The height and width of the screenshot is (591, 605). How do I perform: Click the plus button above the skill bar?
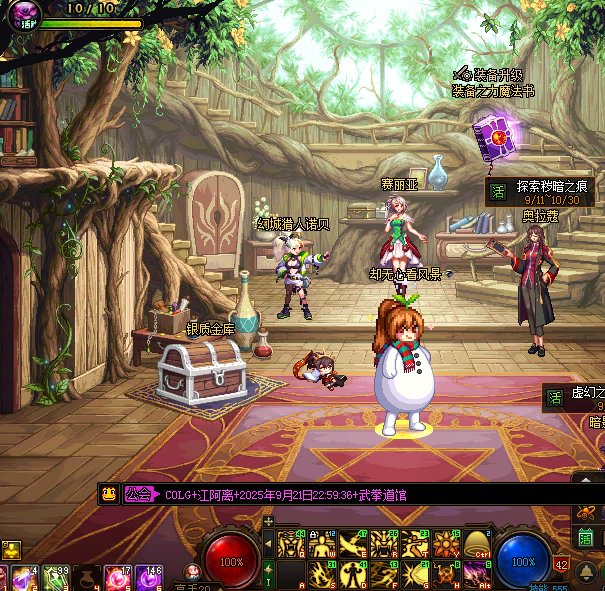click(x=268, y=521)
